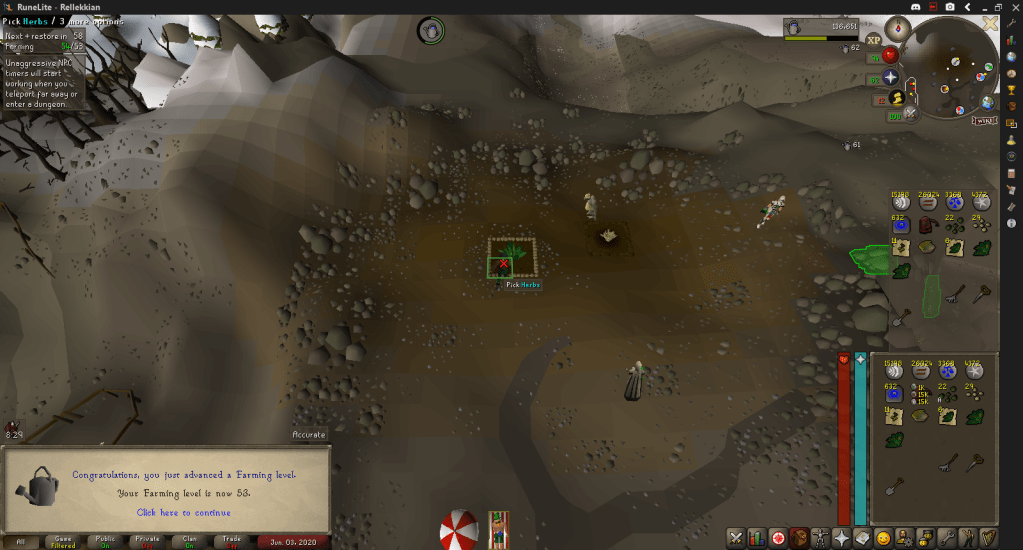Open the Music Player harp tab

(989, 538)
